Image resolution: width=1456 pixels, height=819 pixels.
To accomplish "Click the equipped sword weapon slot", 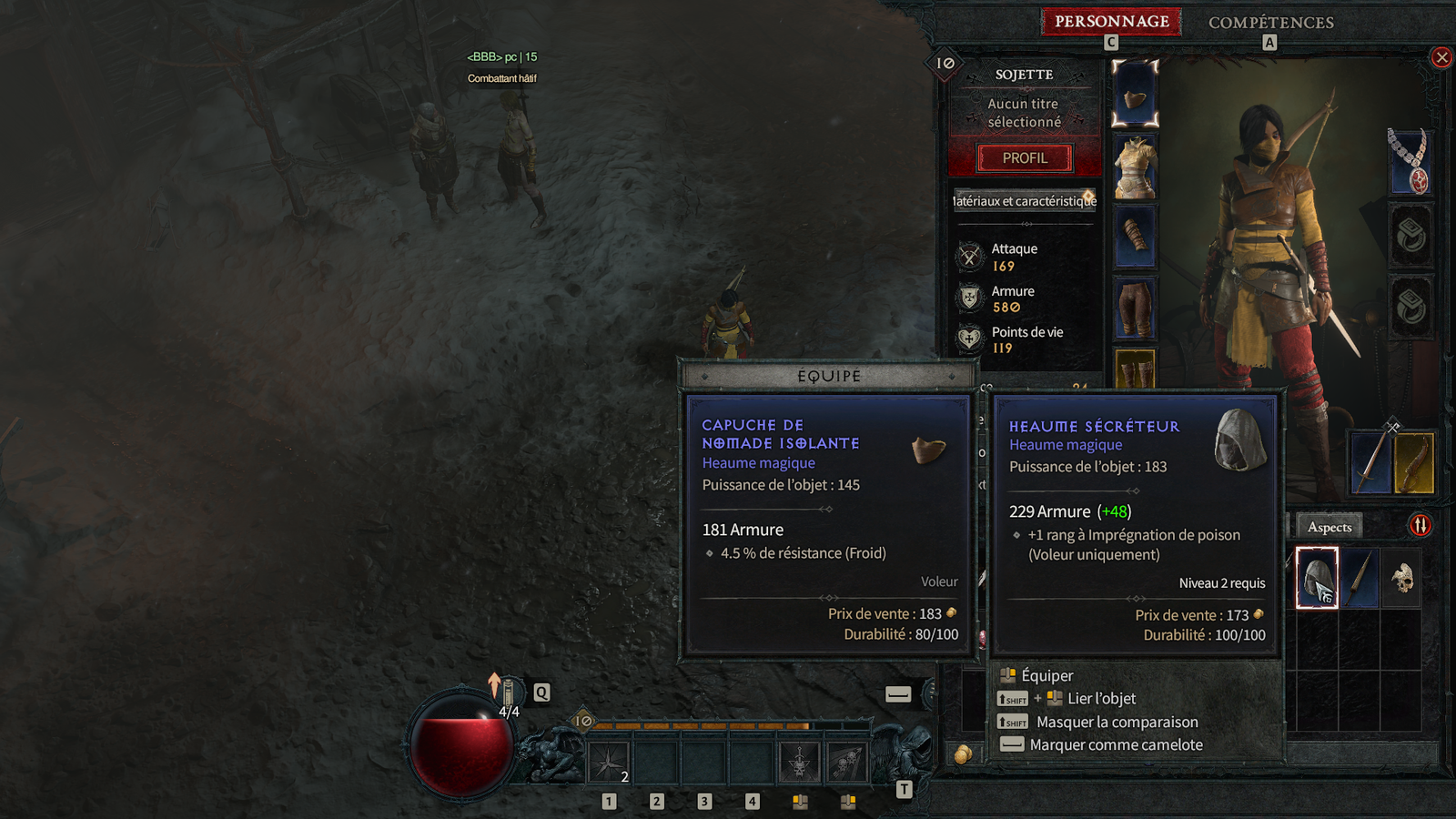I will (1370, 462).
